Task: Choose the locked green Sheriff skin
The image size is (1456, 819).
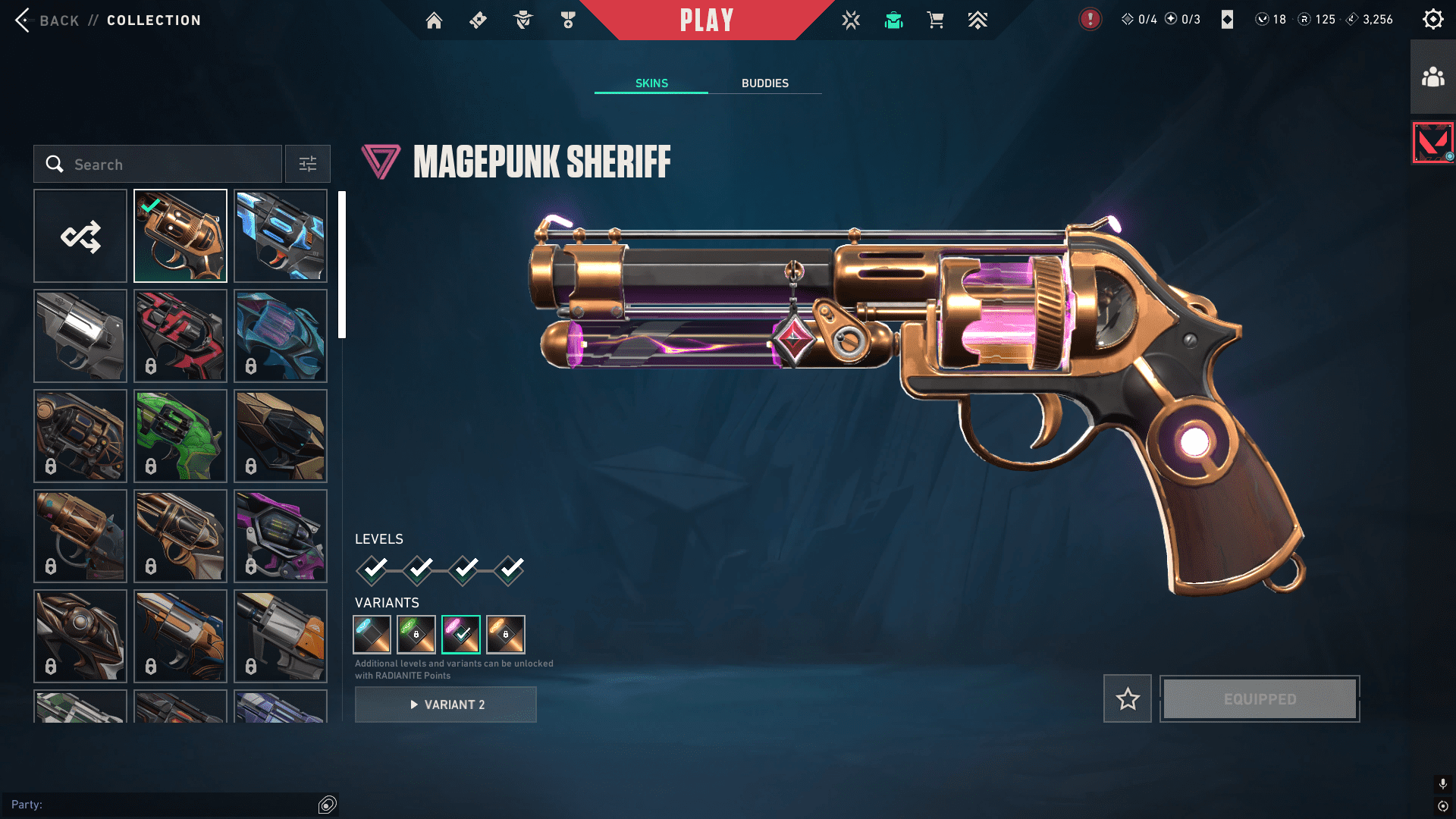Action: [180, 436]
